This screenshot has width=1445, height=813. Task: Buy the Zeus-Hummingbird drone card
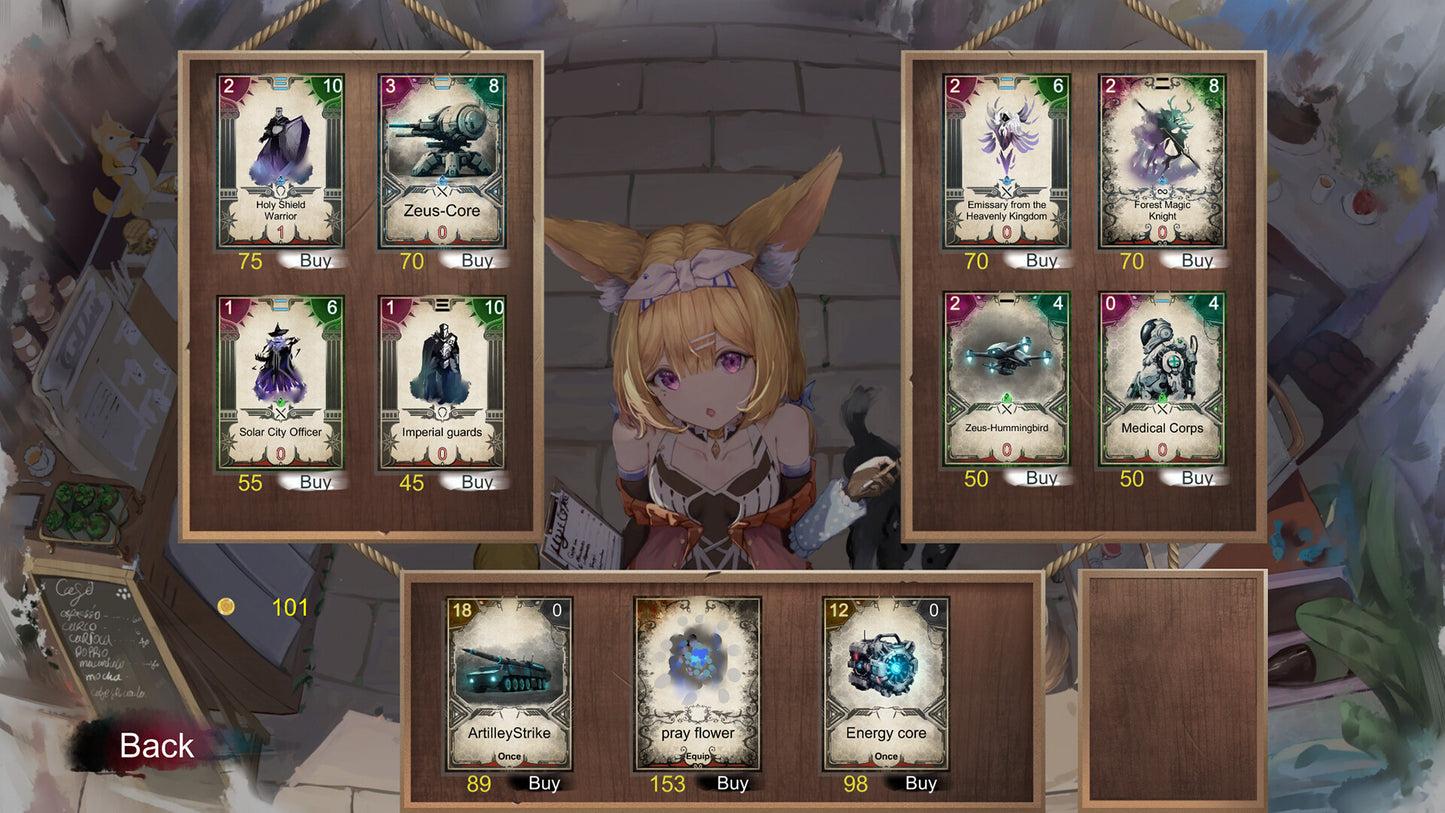[1041, 479]
